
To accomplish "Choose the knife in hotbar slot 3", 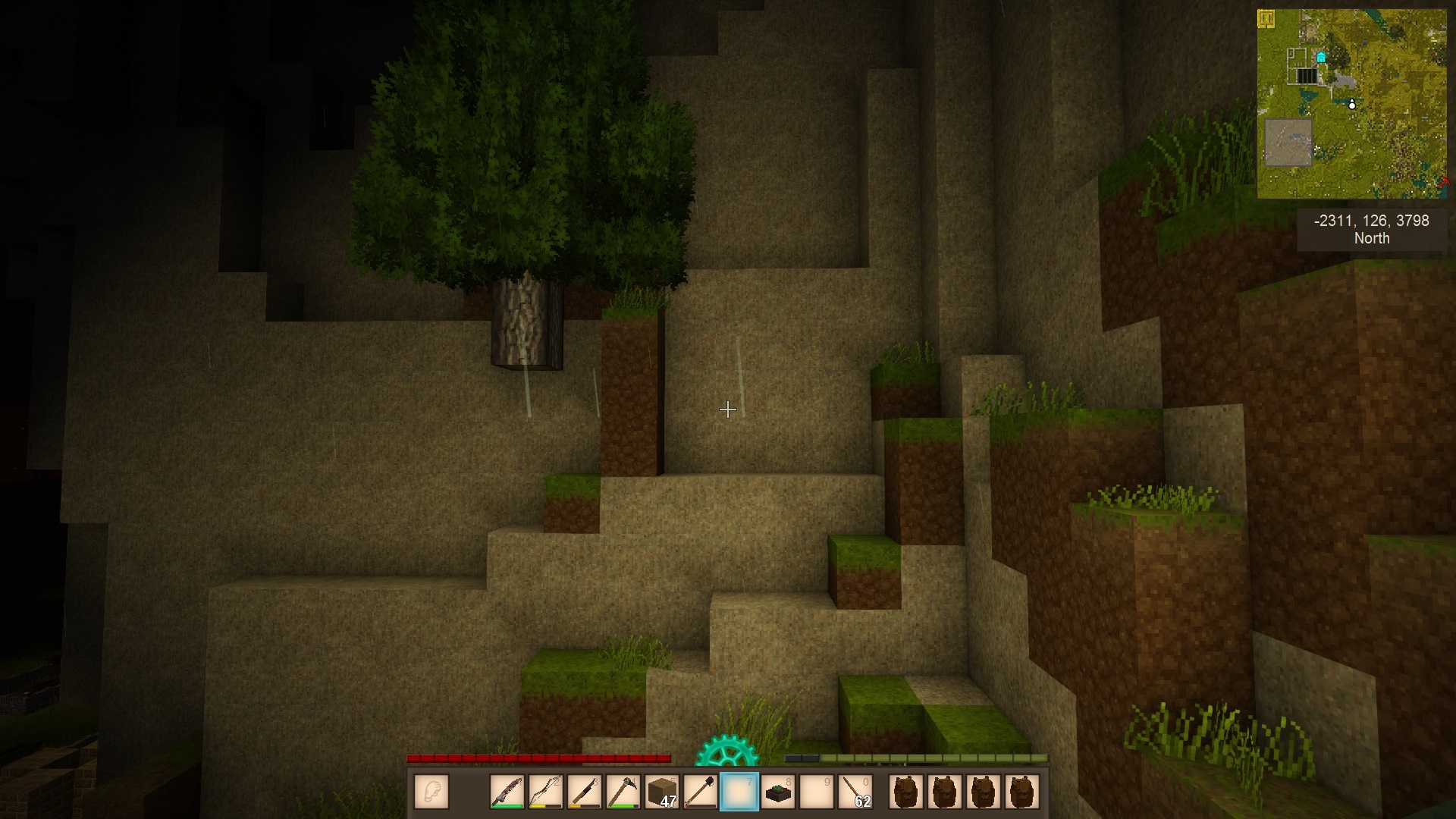I will click(x=584, y=792).
